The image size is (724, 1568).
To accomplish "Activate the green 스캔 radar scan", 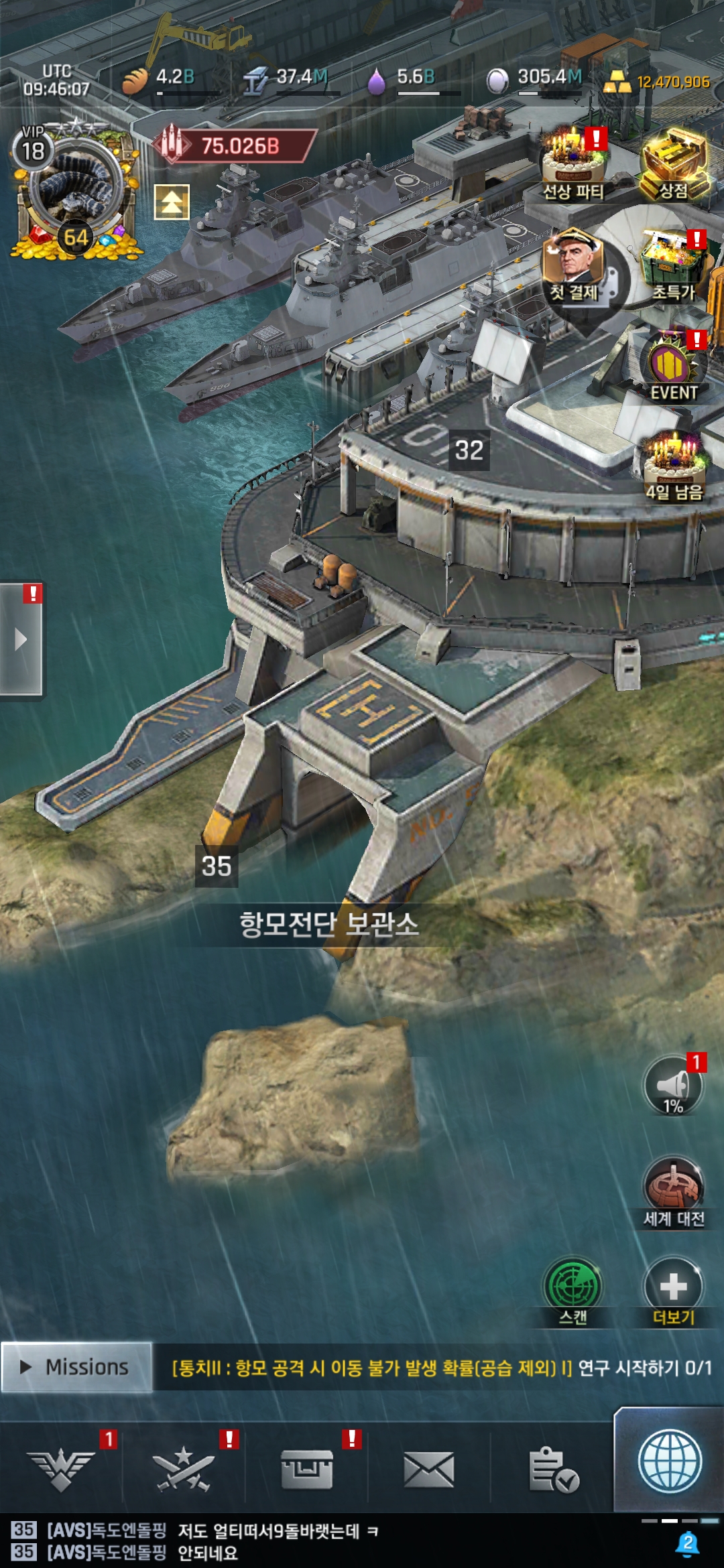I will [572, 1290].
